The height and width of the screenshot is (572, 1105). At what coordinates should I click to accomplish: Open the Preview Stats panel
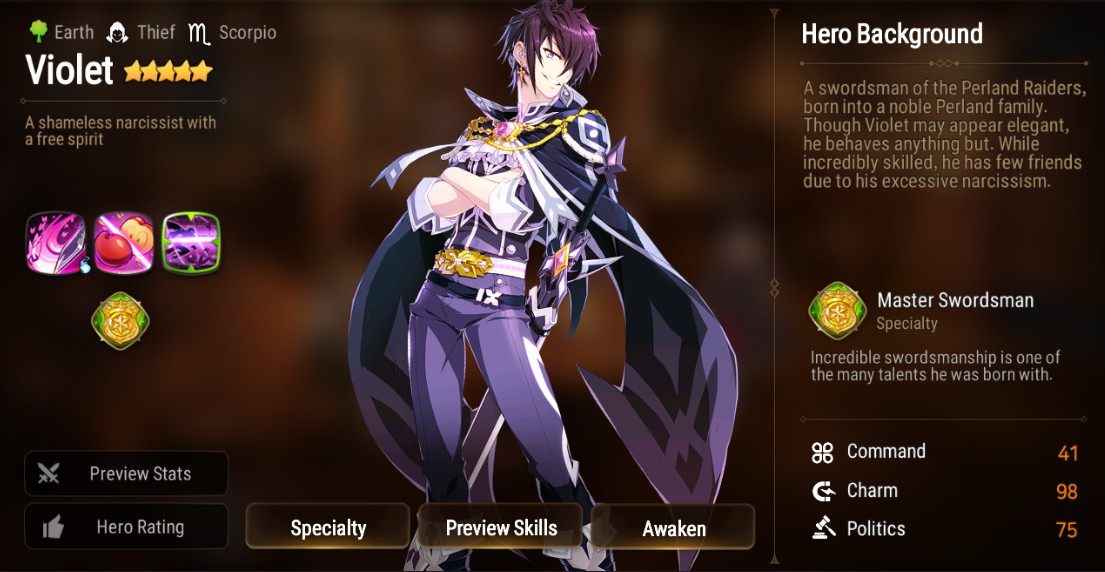coord(126,474)
